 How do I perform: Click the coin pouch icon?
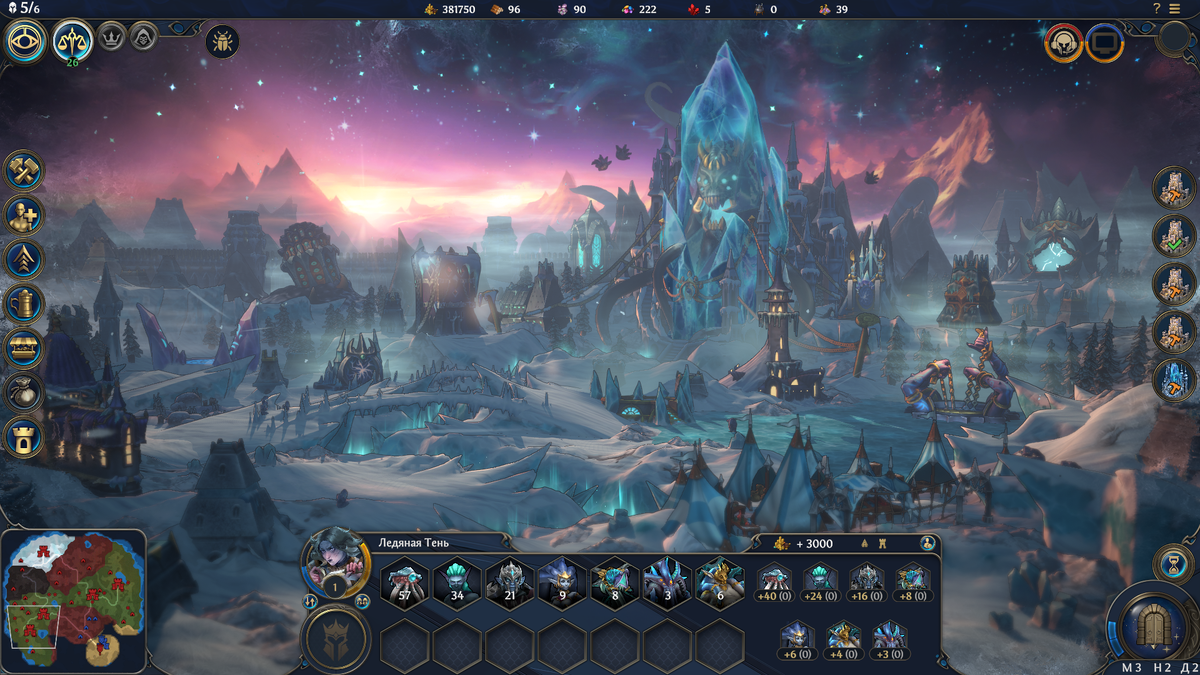(24, 392)
